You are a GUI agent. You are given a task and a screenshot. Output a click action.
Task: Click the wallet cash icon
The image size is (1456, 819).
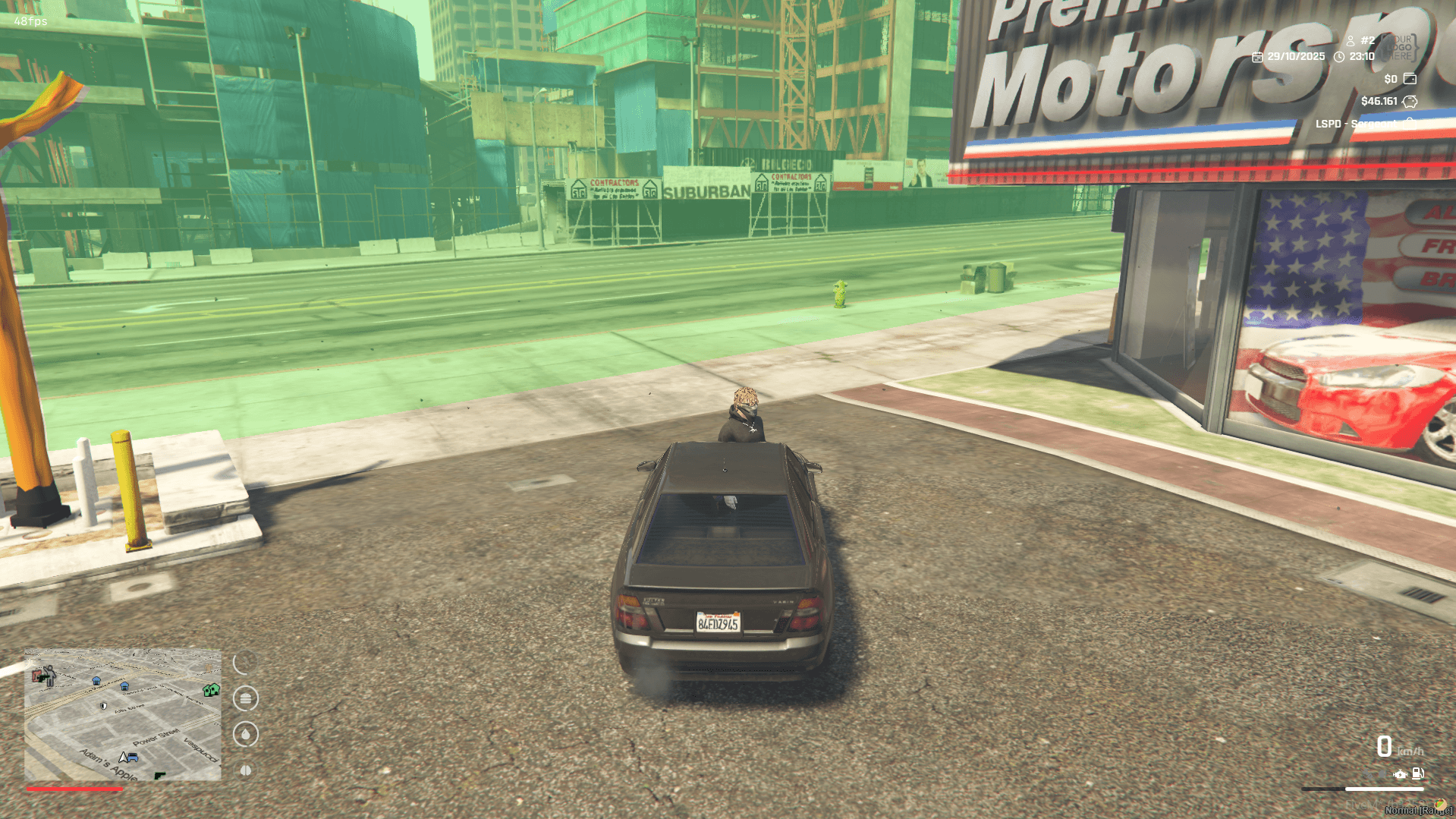[x=1410, y=79]
